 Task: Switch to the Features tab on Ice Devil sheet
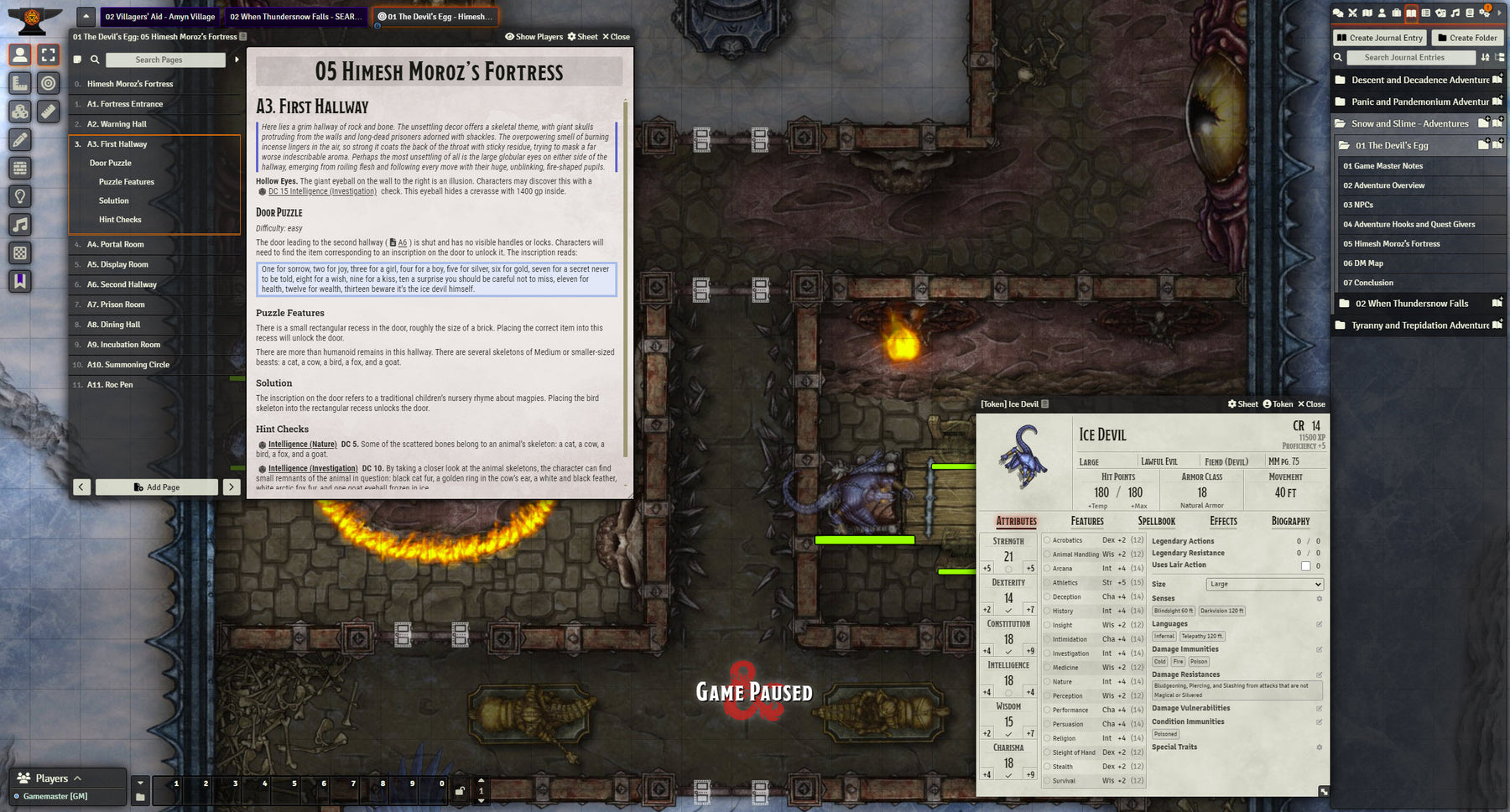[1087, 522]
